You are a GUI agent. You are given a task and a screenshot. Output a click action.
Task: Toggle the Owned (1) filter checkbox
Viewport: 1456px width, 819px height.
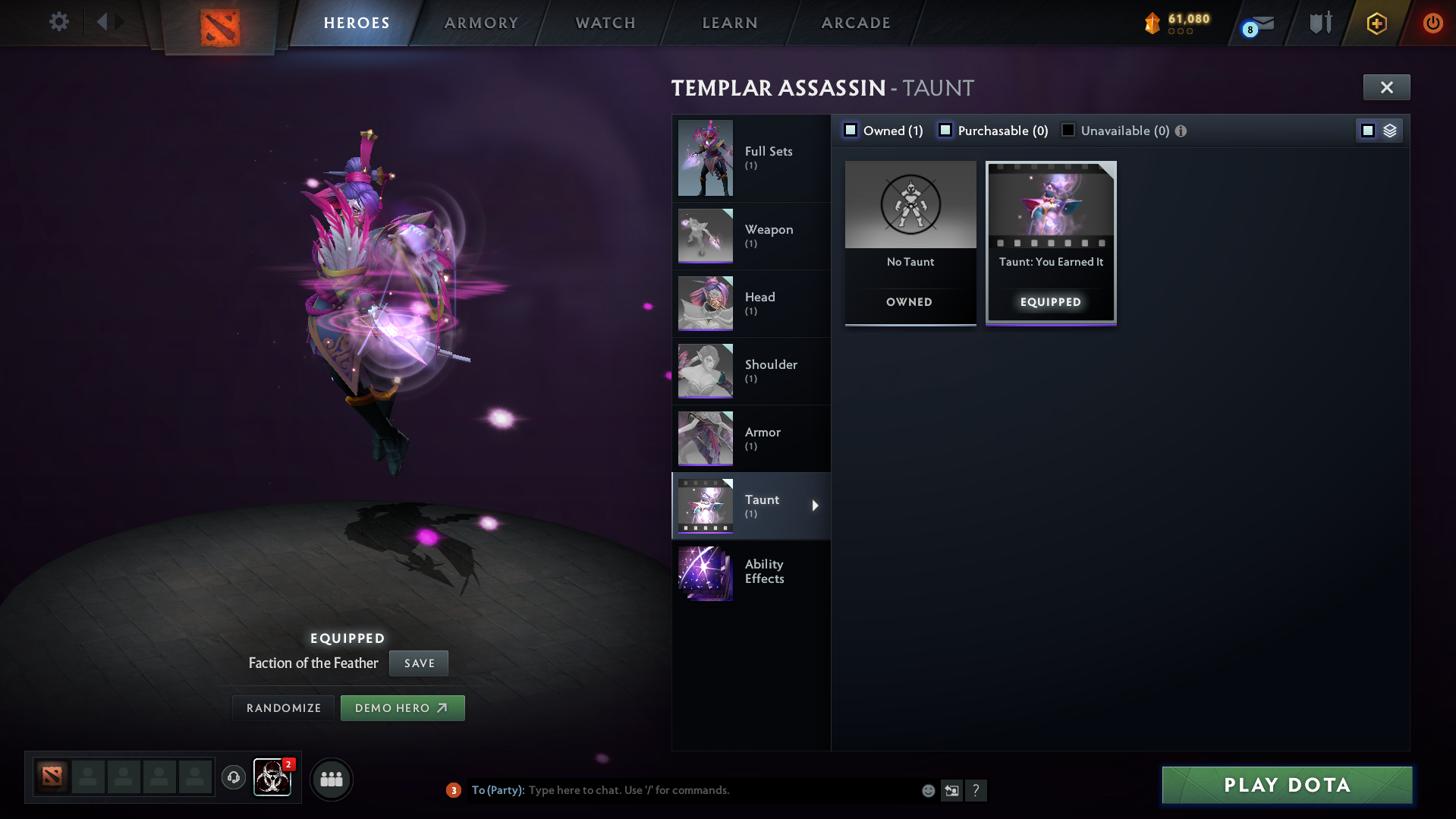click(x=851, y=130)
